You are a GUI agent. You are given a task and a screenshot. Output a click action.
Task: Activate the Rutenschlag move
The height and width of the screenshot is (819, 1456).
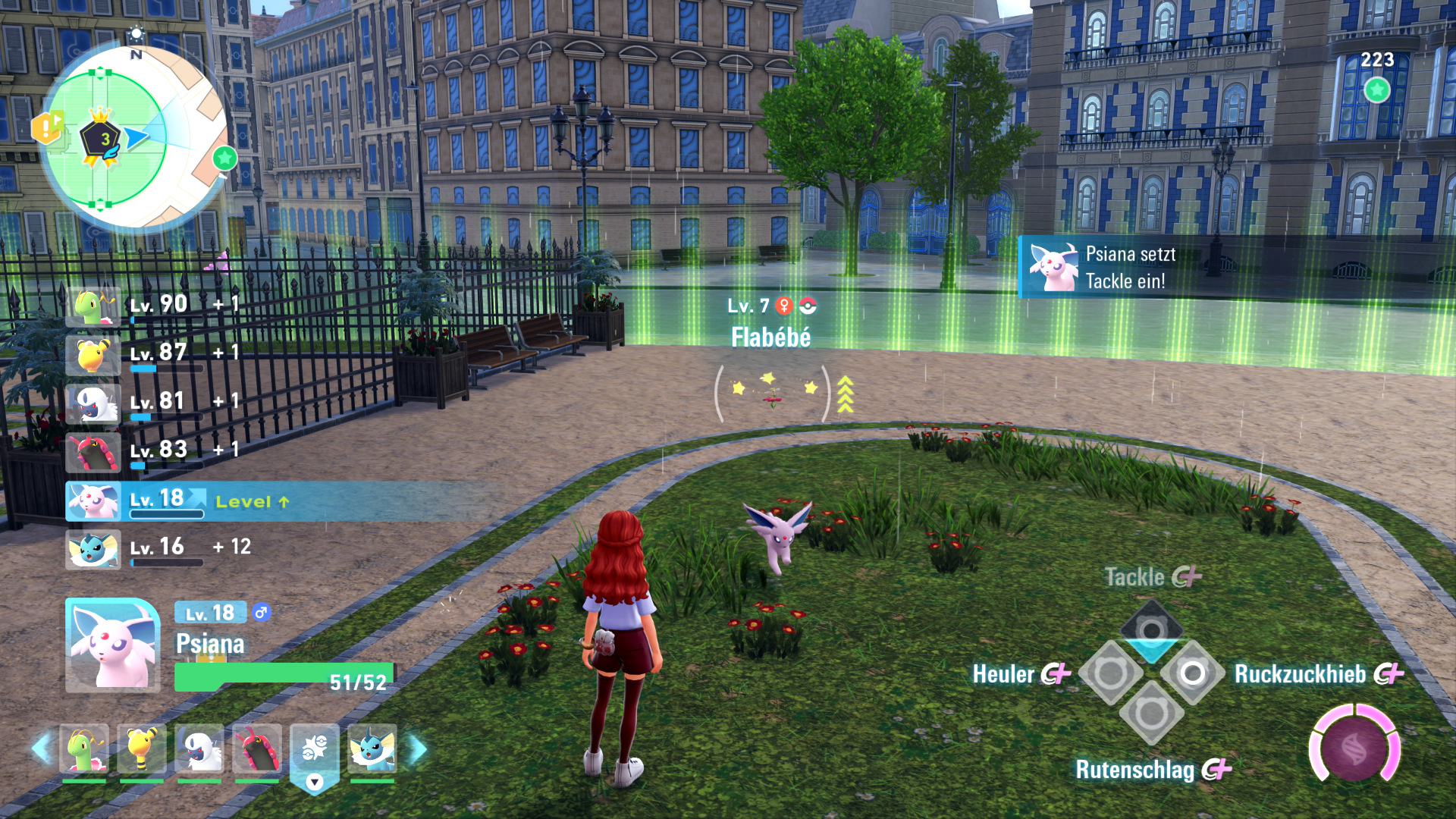[x=1151, y=713]
